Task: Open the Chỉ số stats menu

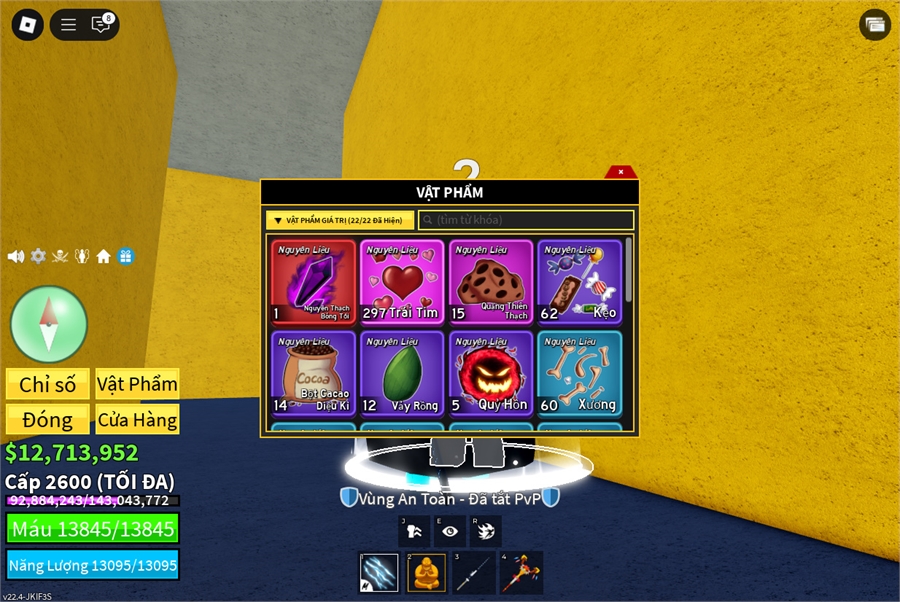Action: tap(48, 384)
